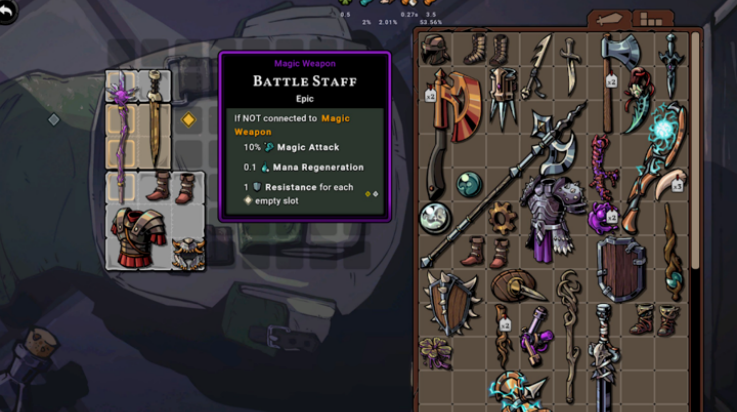Screen dimensions: 737x412
Task: Select the purple Battle Staff in backpack
Action: coord(122,135)
